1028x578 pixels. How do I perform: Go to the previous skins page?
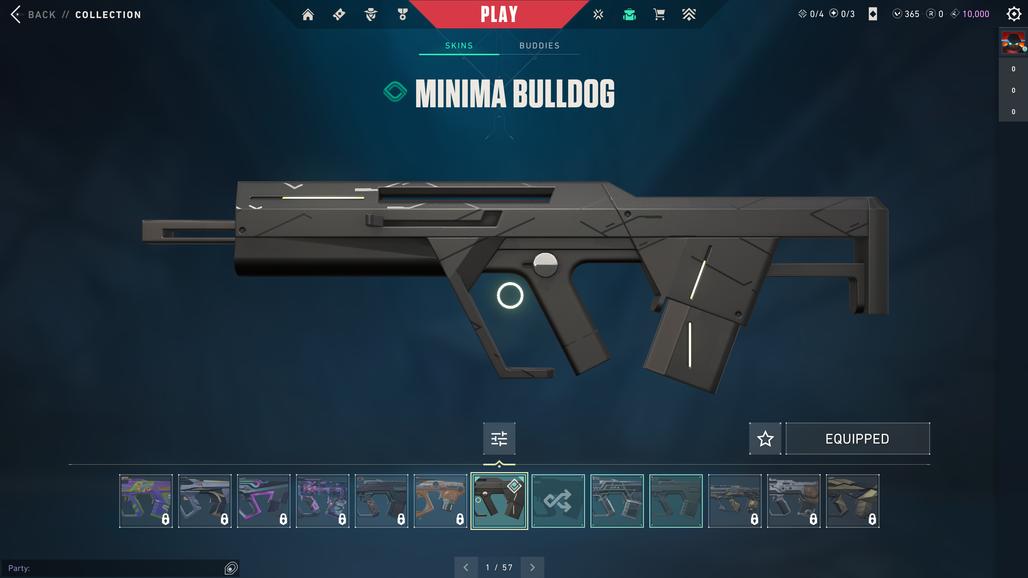[x=465, y=567]
